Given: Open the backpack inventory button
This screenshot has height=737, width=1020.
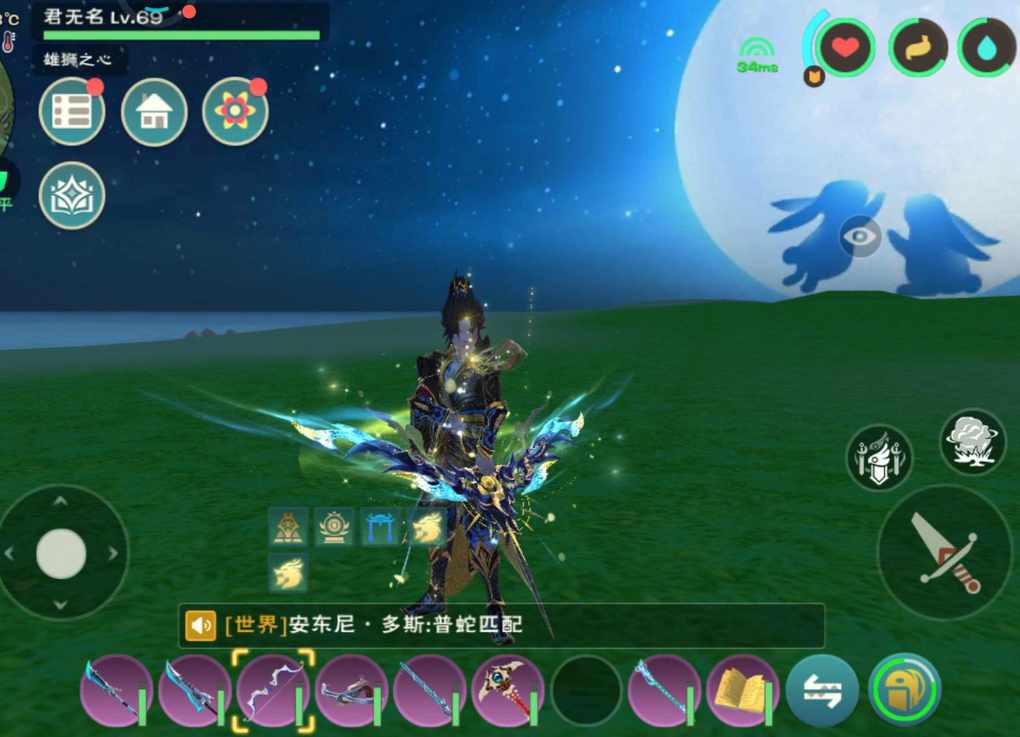Looking at the screenshot, I should [904, 690].
